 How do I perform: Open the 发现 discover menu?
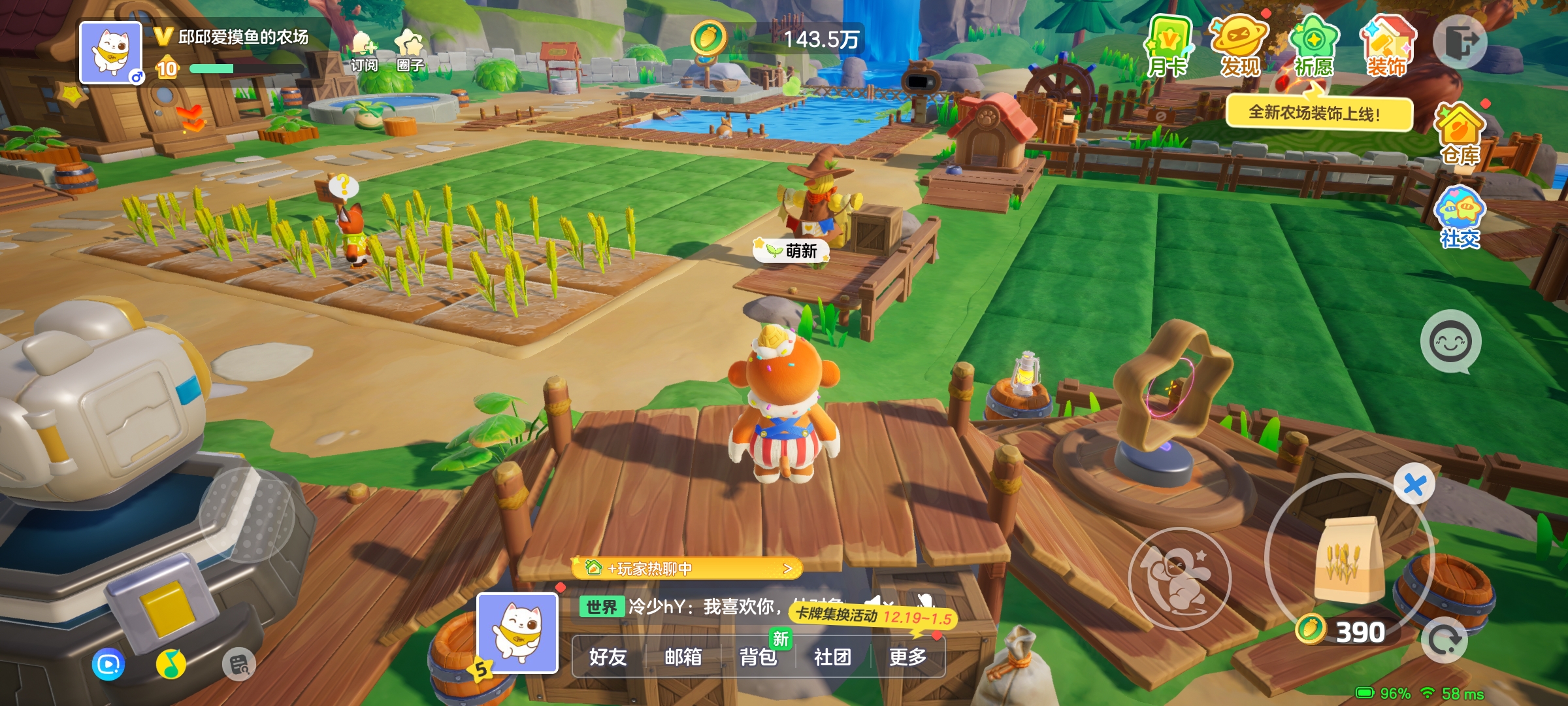(x=1239, y=47)
